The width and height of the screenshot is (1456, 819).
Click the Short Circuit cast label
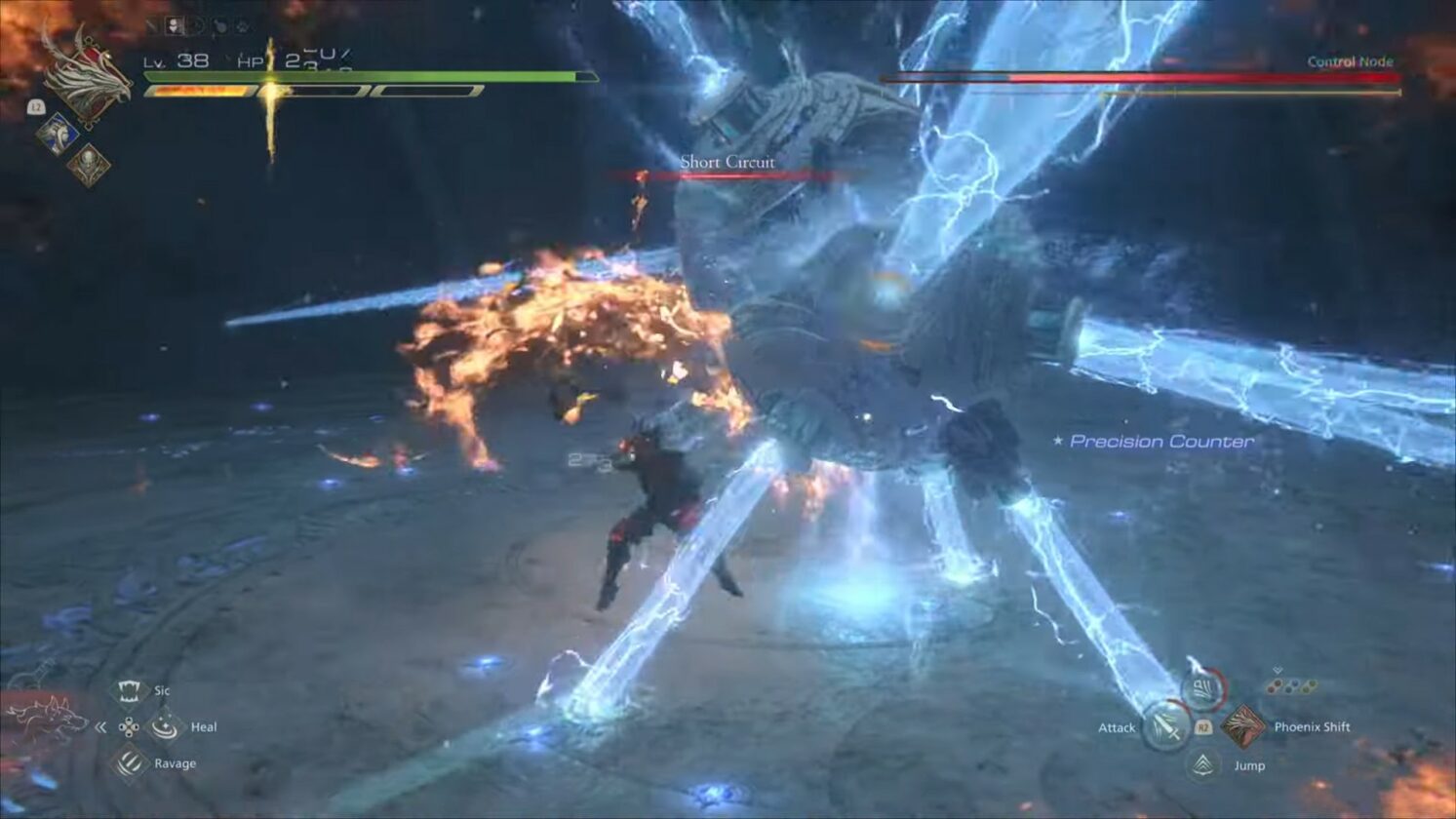point(728,162)
